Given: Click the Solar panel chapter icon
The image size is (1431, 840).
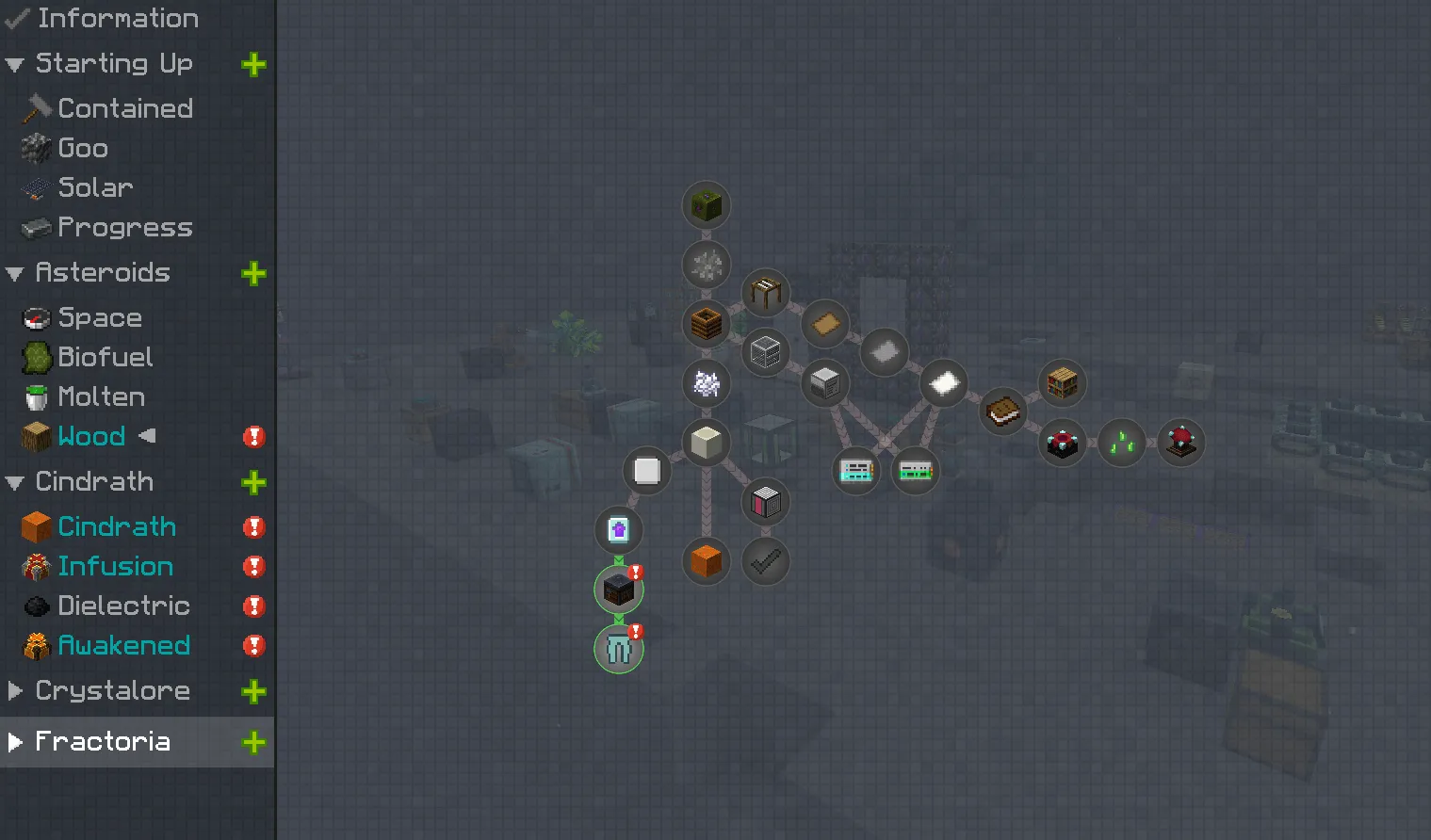Looking at the screenshot, I should click(x=34, y=187).
